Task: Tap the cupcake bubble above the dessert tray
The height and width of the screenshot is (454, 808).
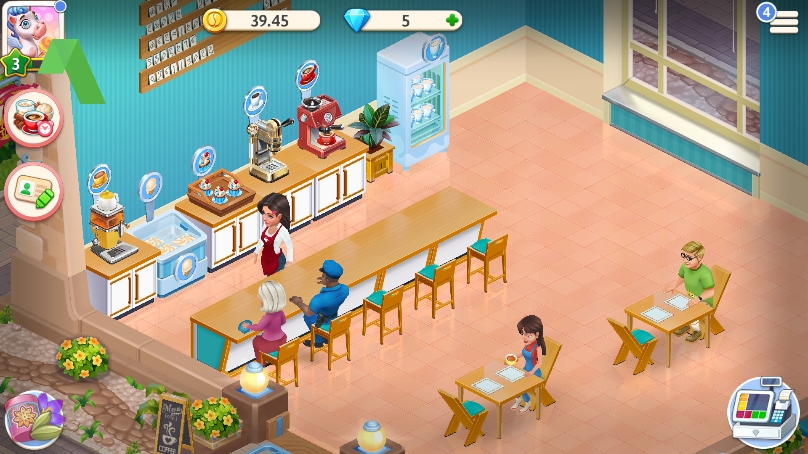Action: click(x=204, y=159)
